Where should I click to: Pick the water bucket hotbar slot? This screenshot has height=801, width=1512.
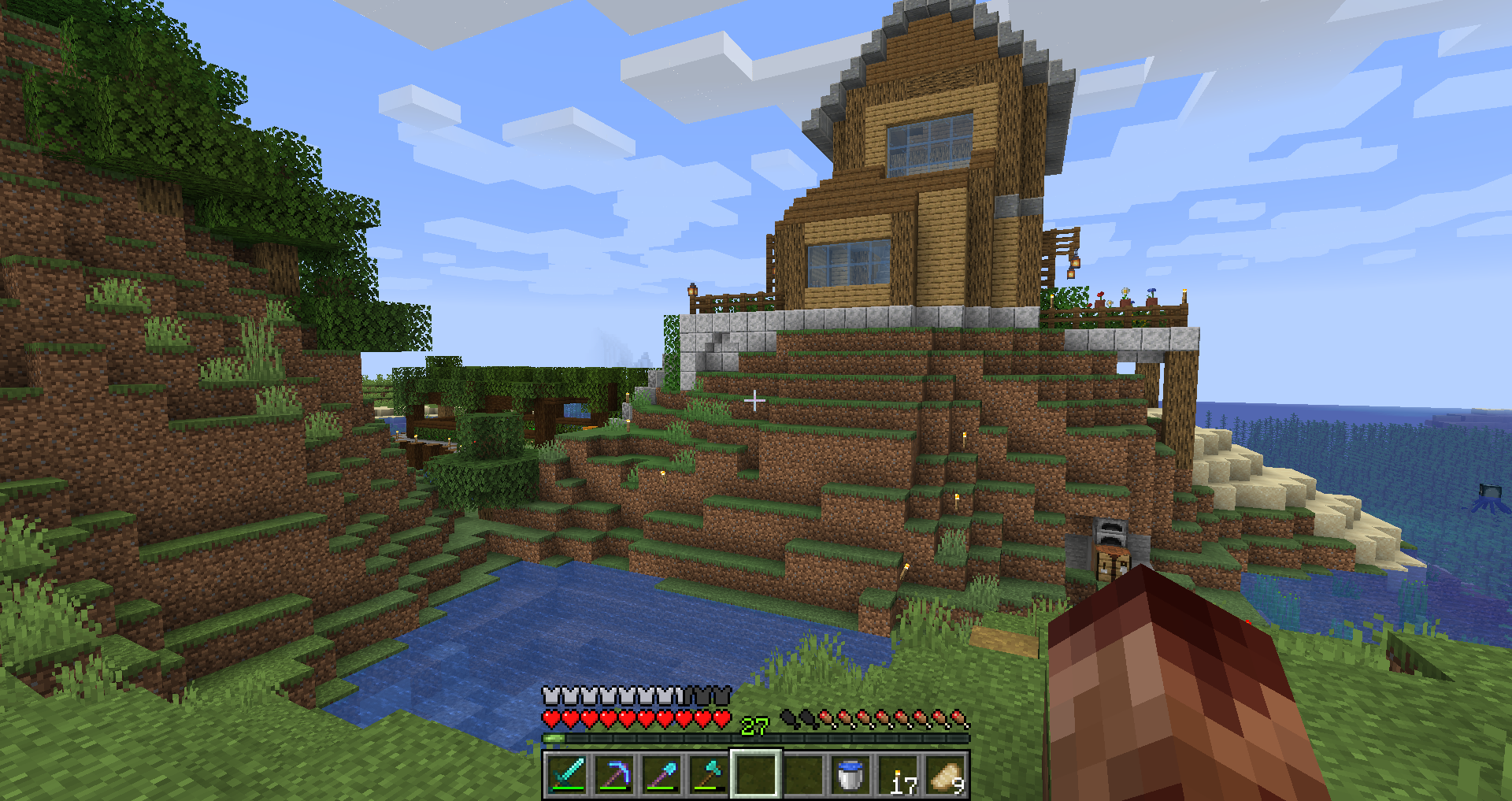[850, 774]
